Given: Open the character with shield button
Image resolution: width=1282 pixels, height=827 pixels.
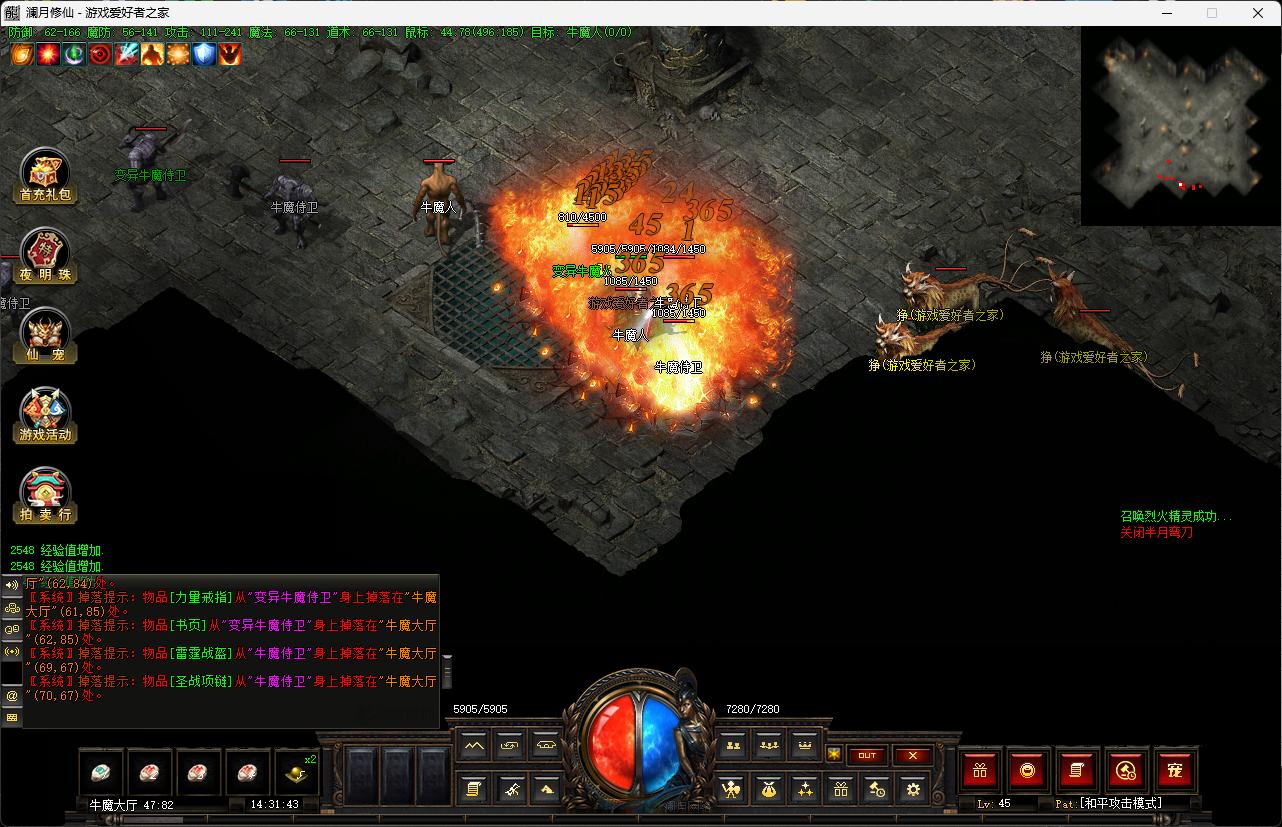Looking at the screenshot, I should (731, 789).
